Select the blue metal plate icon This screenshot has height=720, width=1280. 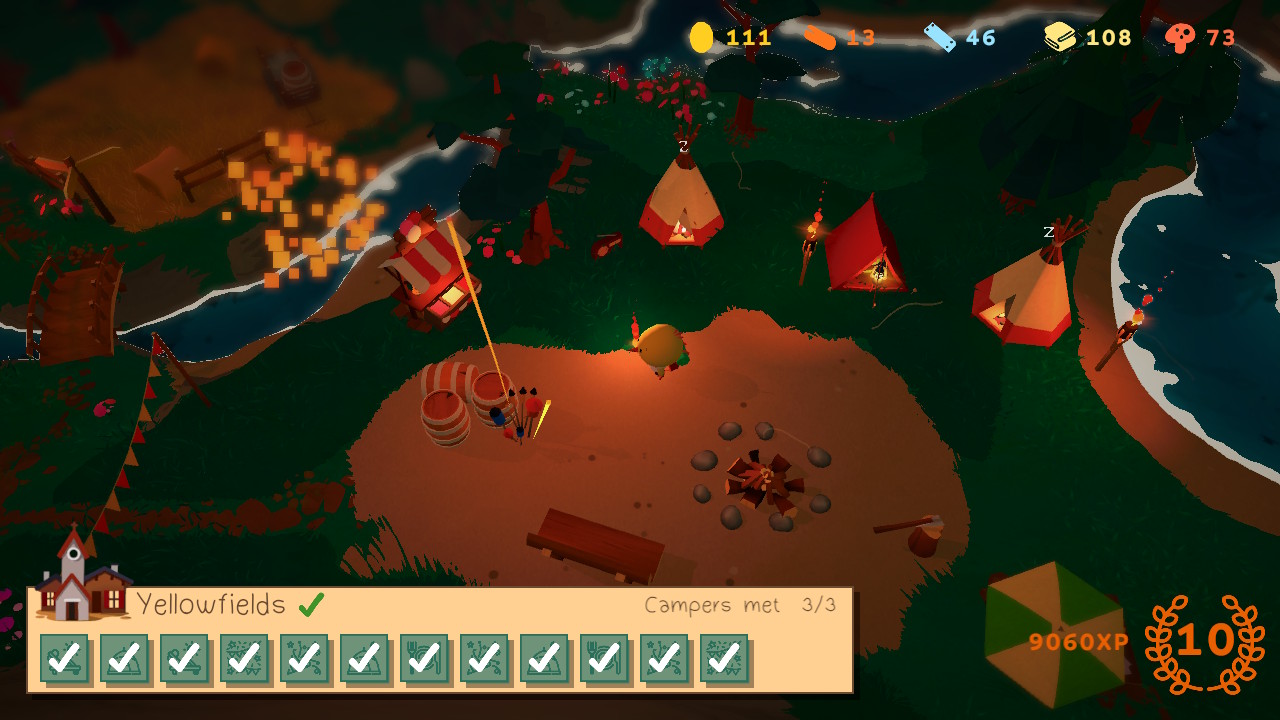tap(940, 38)
